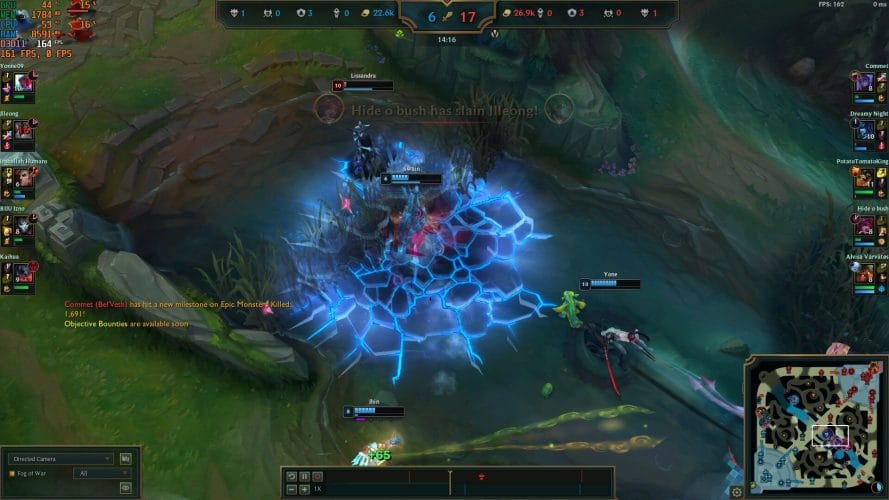
Task: Increase playback speed with plus button
Action: point(304,489)
